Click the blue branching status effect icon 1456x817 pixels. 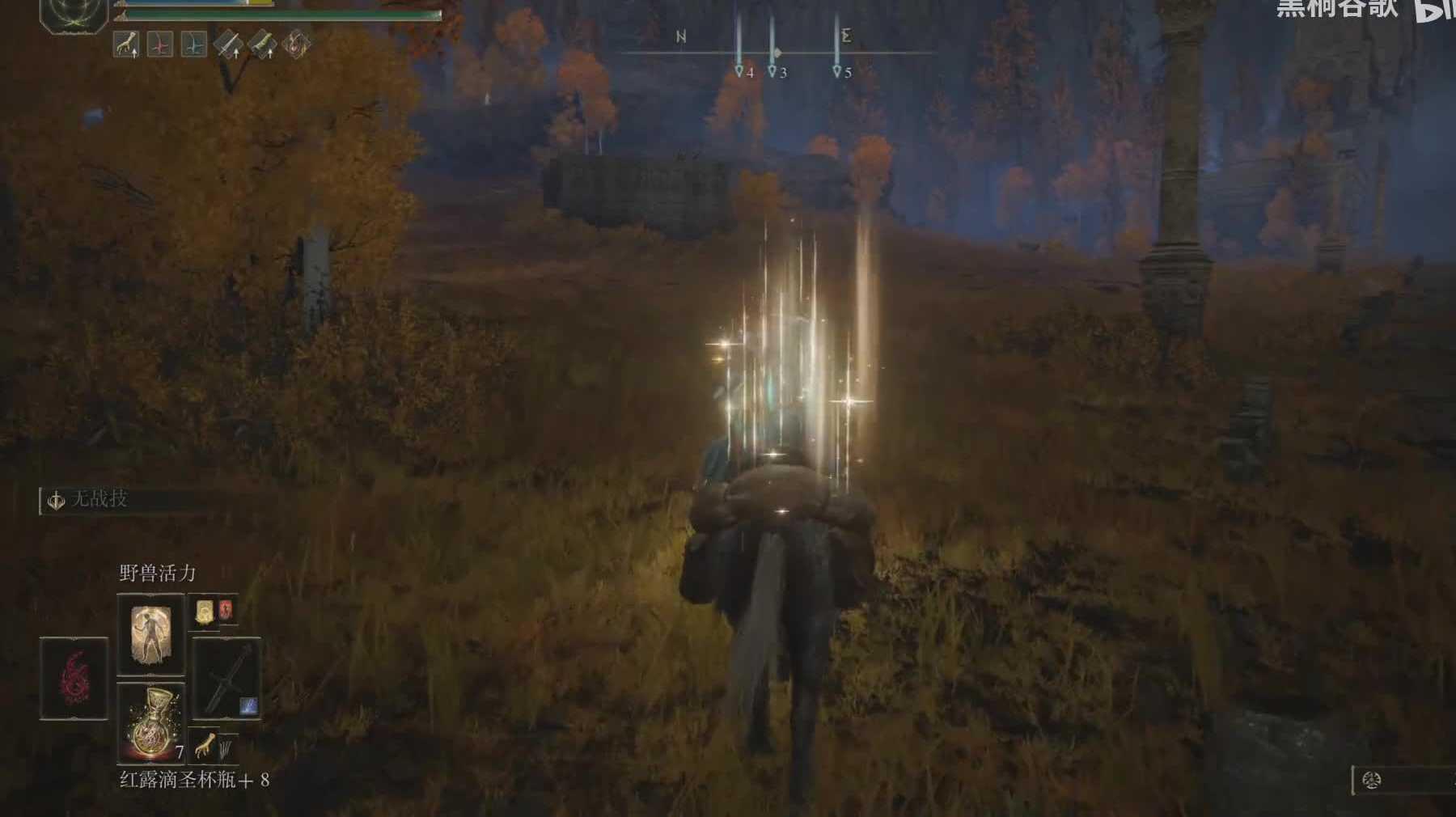[193, 44]
